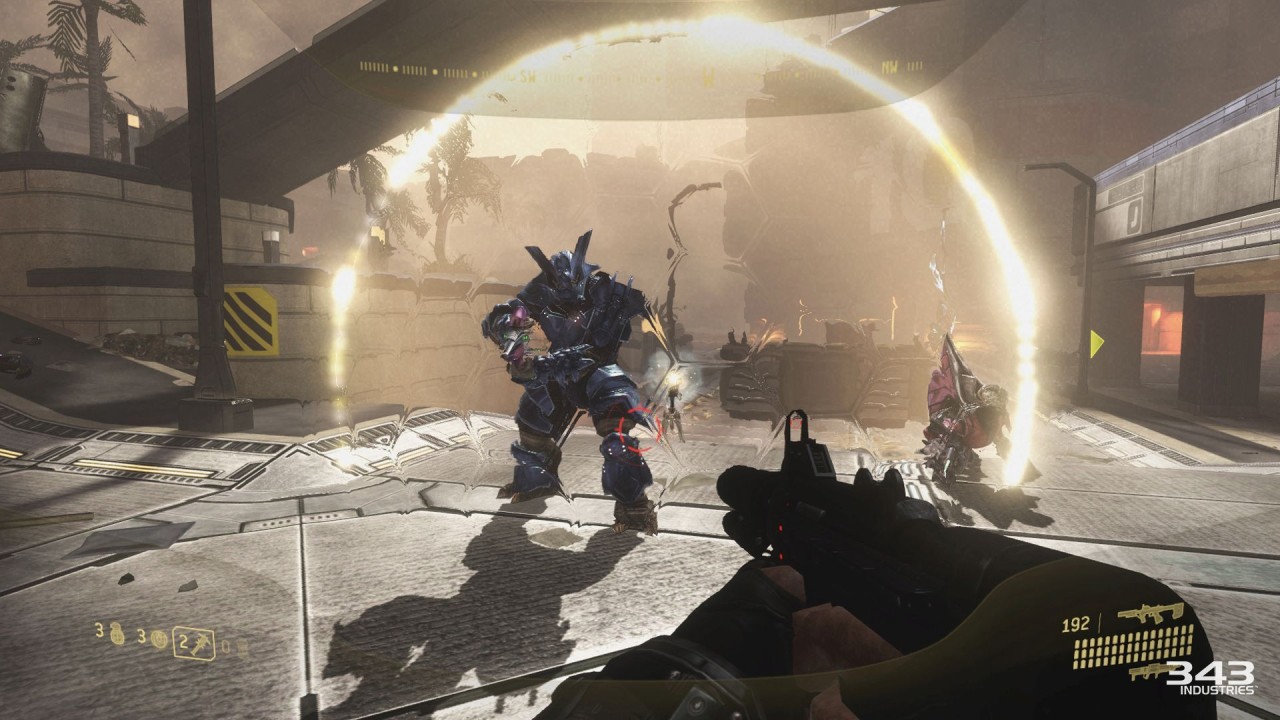Select the dimmed firebomb grenade icon
Viewport: 1280px width, 720px height.
240,647
